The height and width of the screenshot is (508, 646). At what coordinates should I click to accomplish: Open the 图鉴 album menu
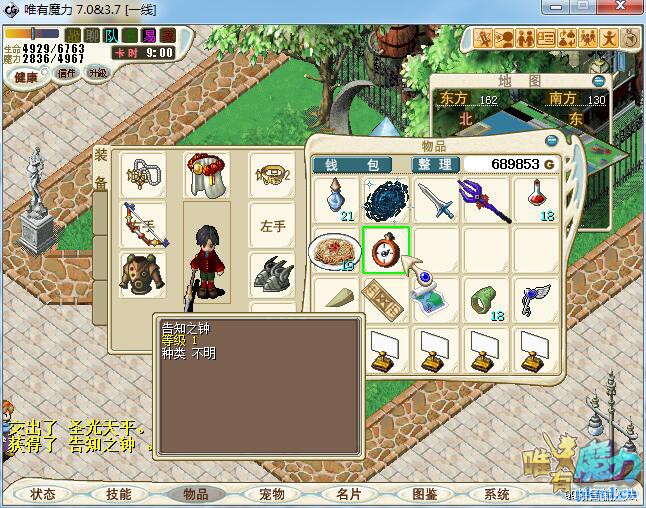coord(423,494)
